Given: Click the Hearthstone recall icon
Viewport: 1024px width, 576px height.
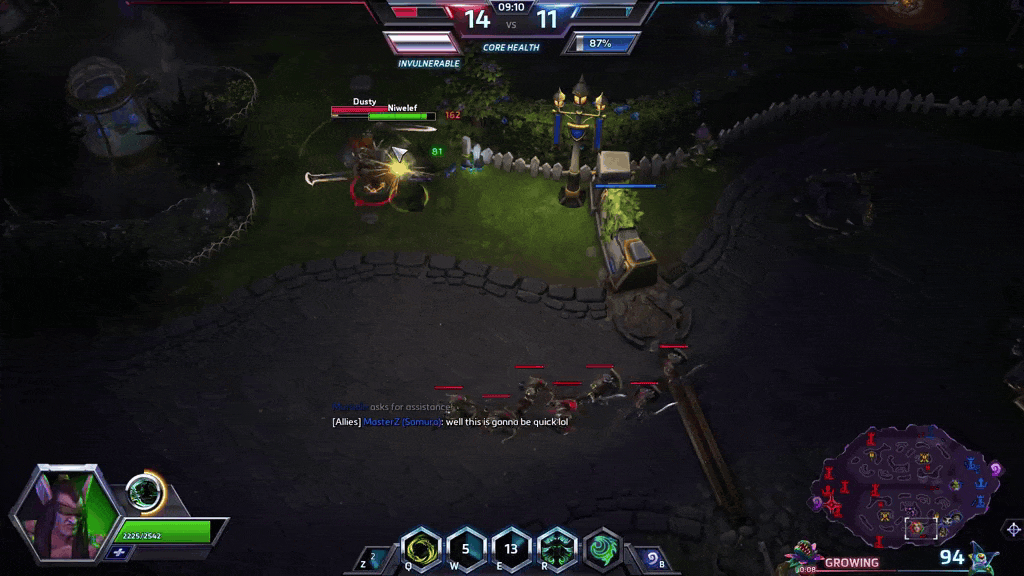Looking at the screenshot, I should pos(651,559).
